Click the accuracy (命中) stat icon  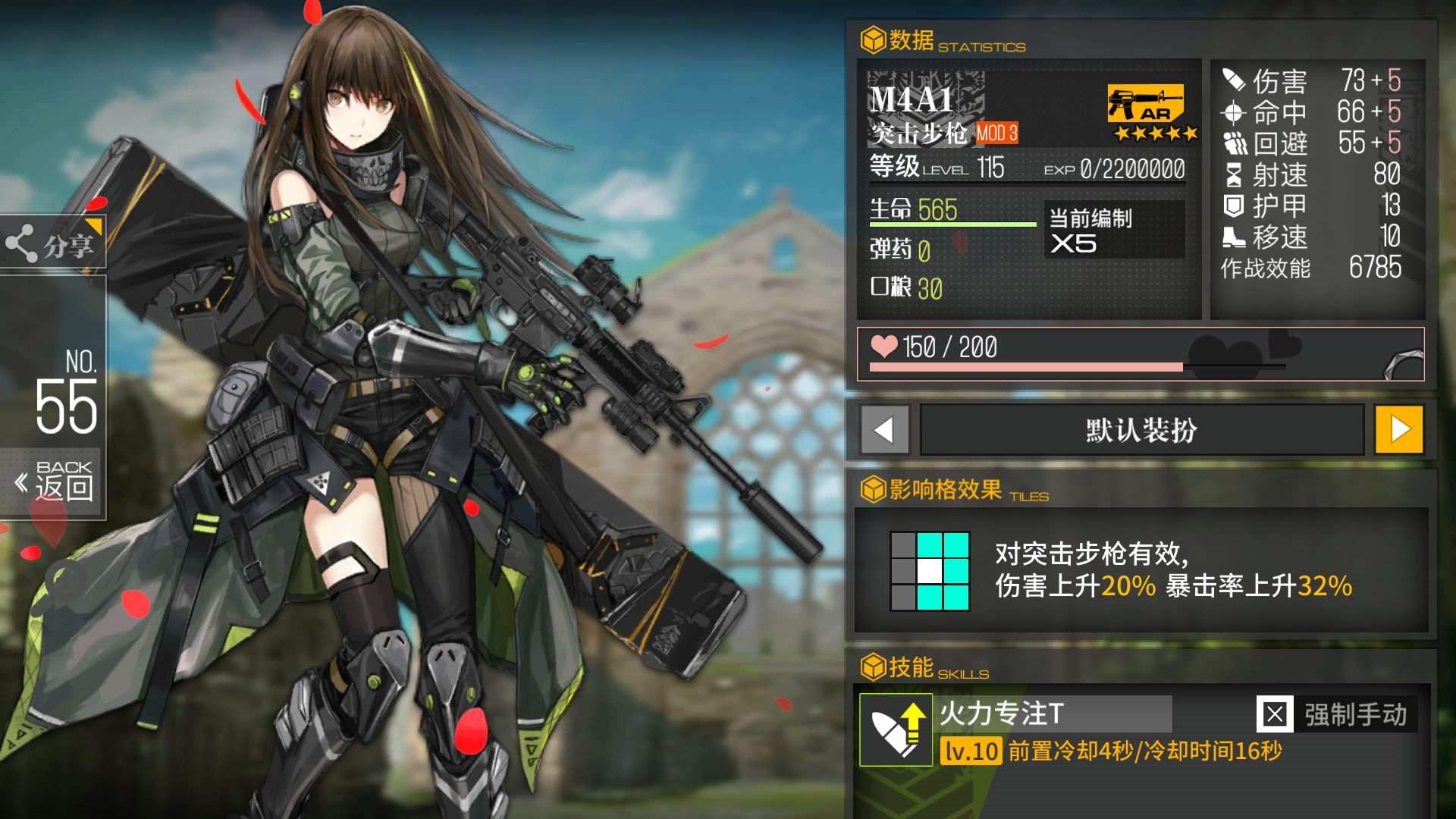coord(1233,112)
